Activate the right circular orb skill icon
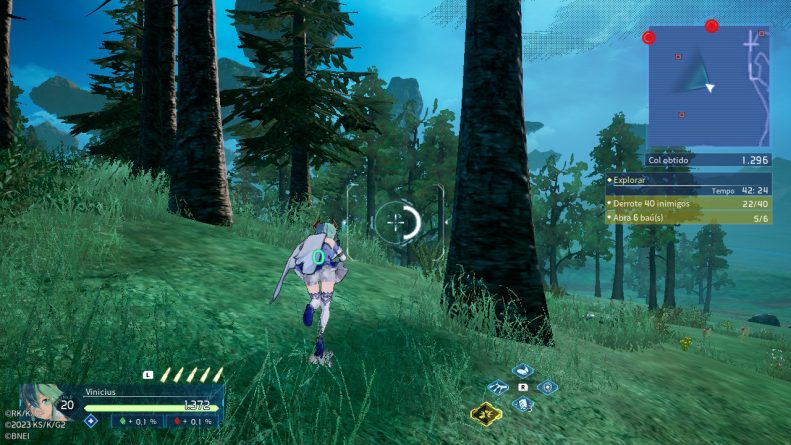Viewport: 791px width, 445px height. pos(546,387)
